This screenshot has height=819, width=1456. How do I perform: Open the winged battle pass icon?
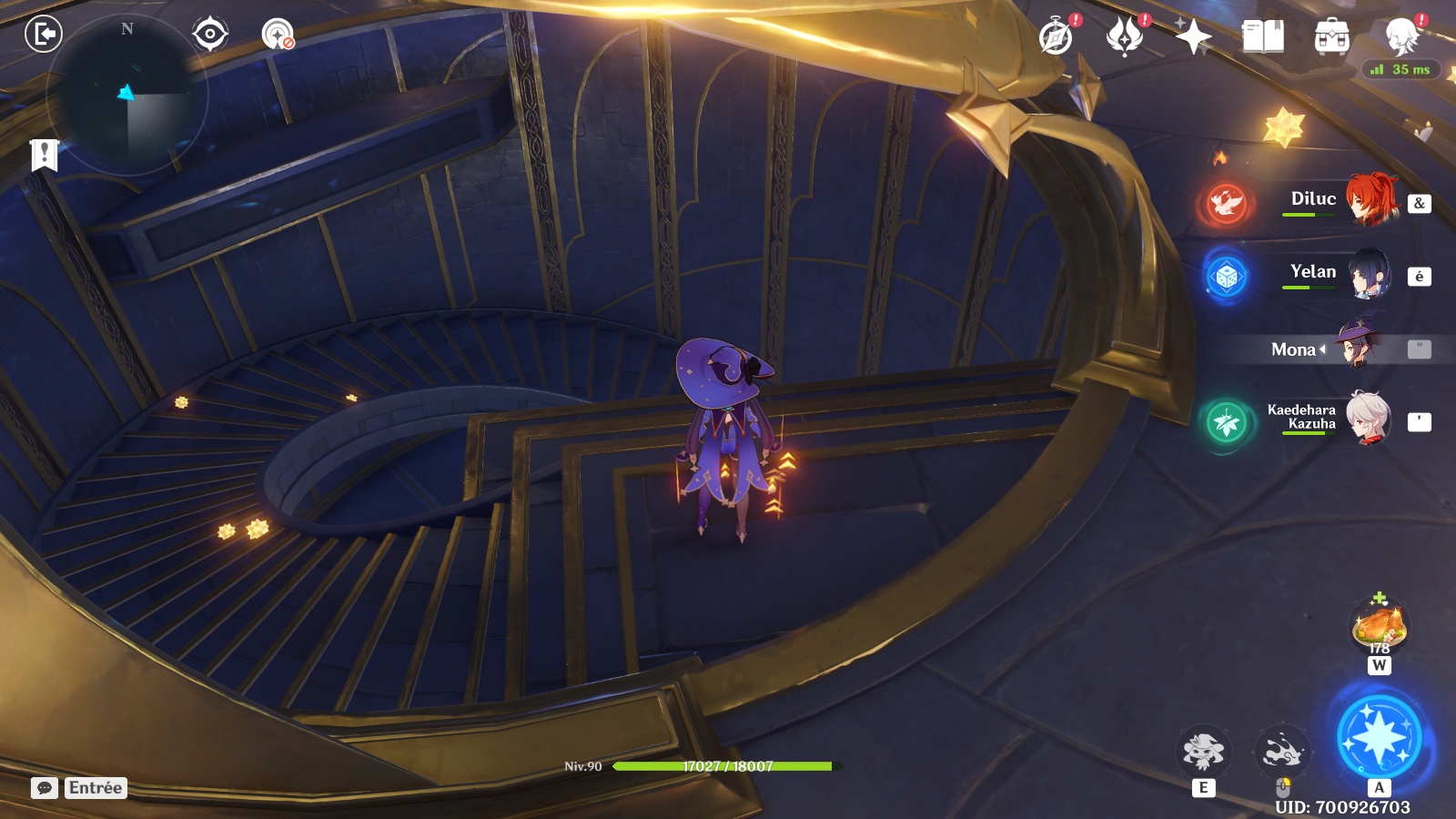pos(1125,37)
